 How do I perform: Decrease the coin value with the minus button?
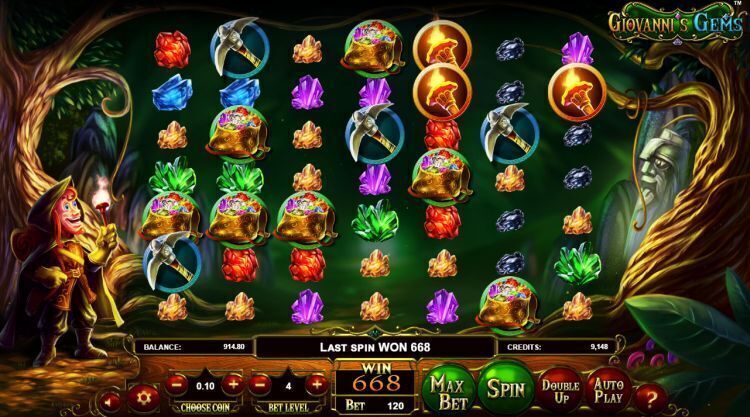[x=175, y=383]
